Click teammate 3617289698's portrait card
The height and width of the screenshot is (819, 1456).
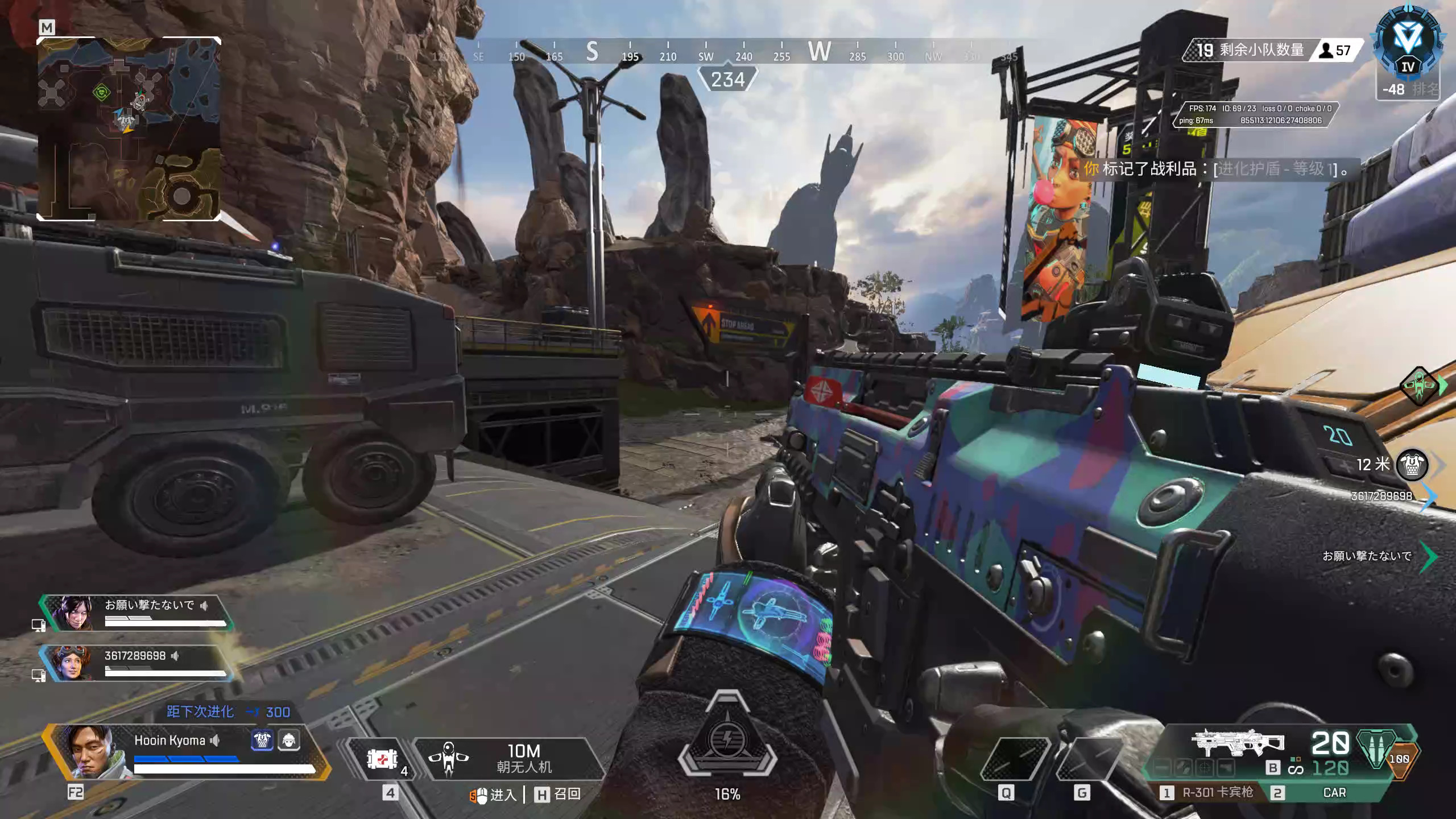click(x=71, y=663)
